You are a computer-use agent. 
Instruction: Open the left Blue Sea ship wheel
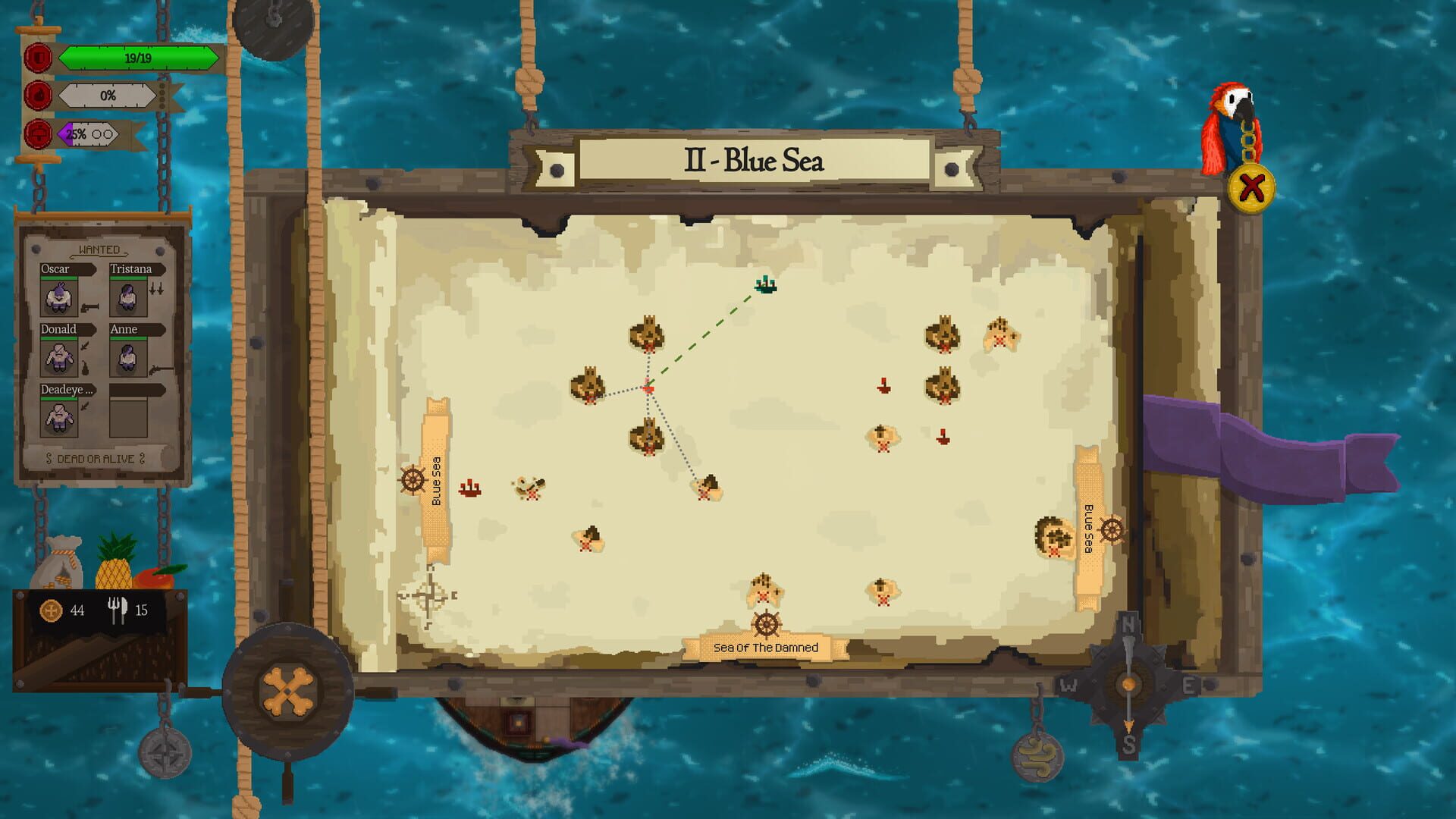point(412,480)
